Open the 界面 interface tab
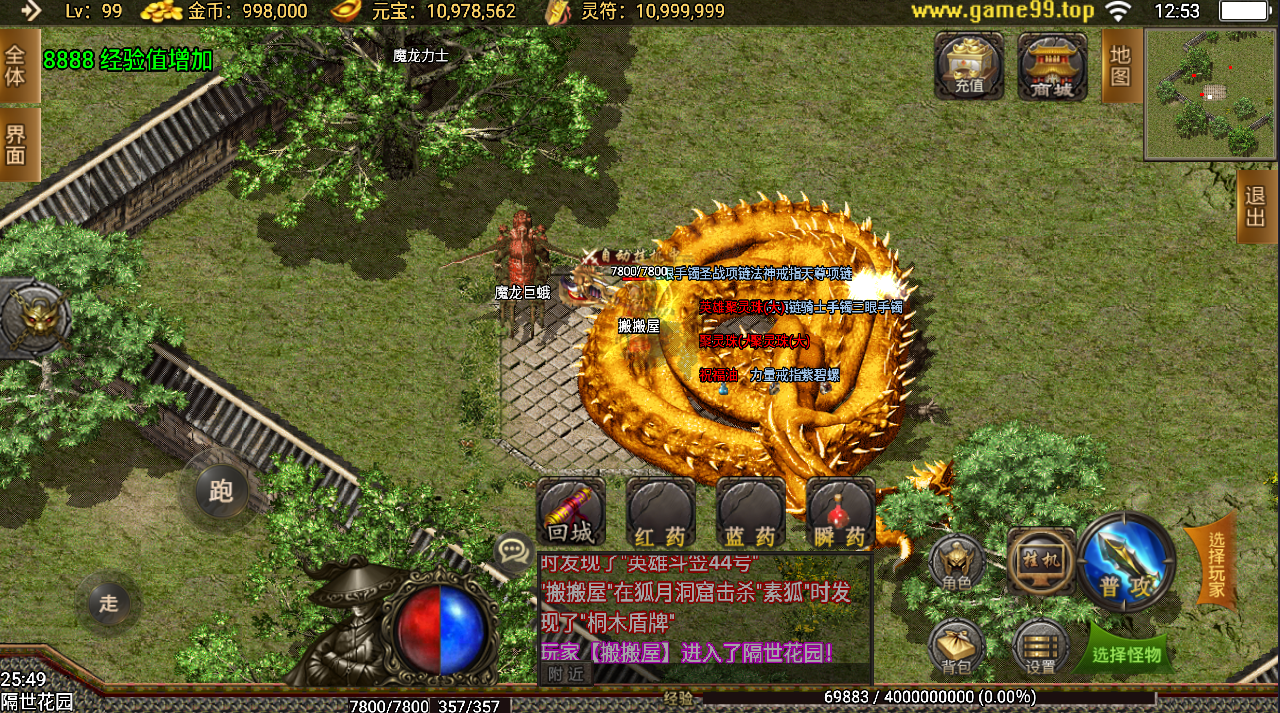 point(18,144)
